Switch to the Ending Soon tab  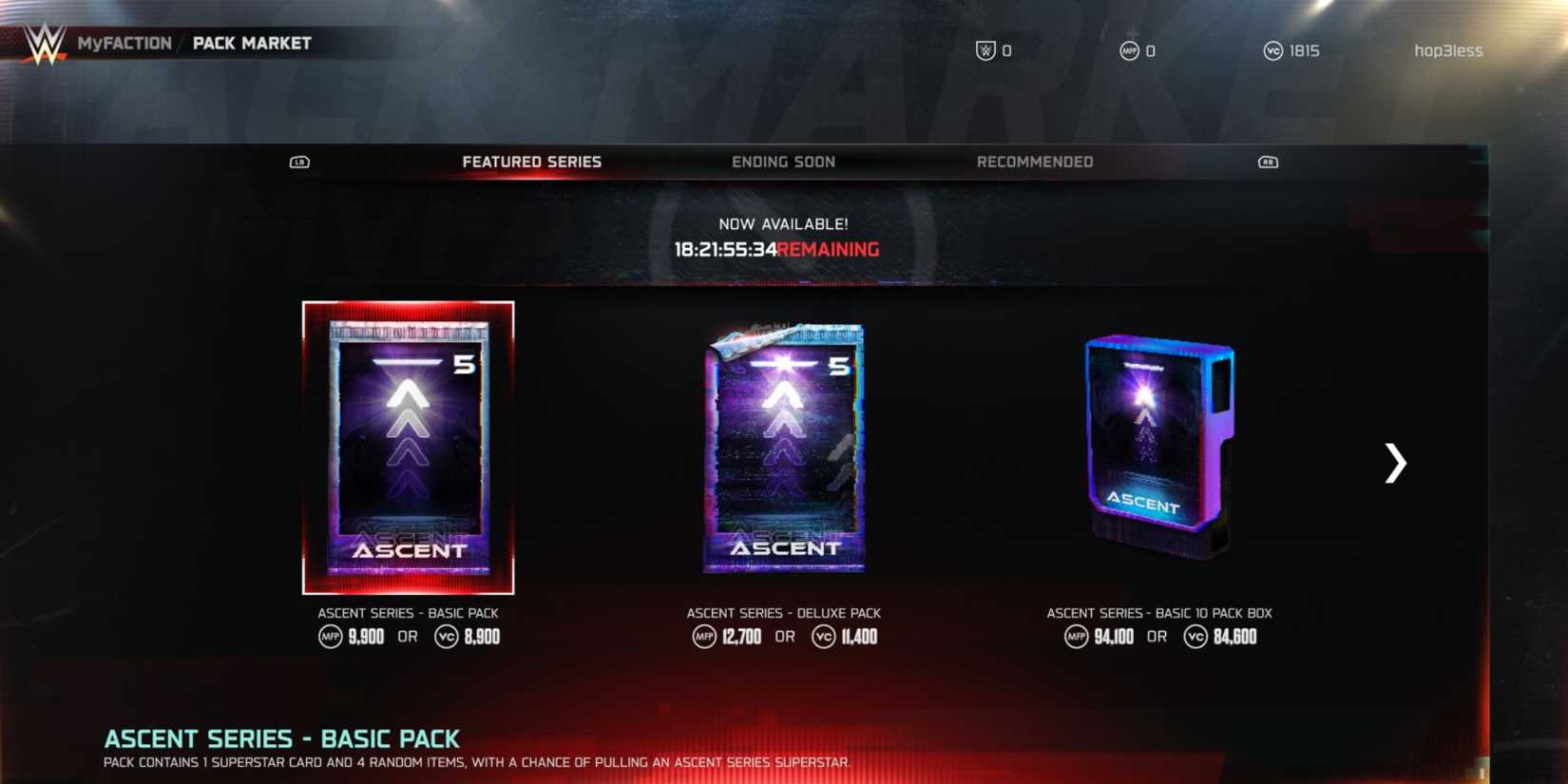point(784,162)
